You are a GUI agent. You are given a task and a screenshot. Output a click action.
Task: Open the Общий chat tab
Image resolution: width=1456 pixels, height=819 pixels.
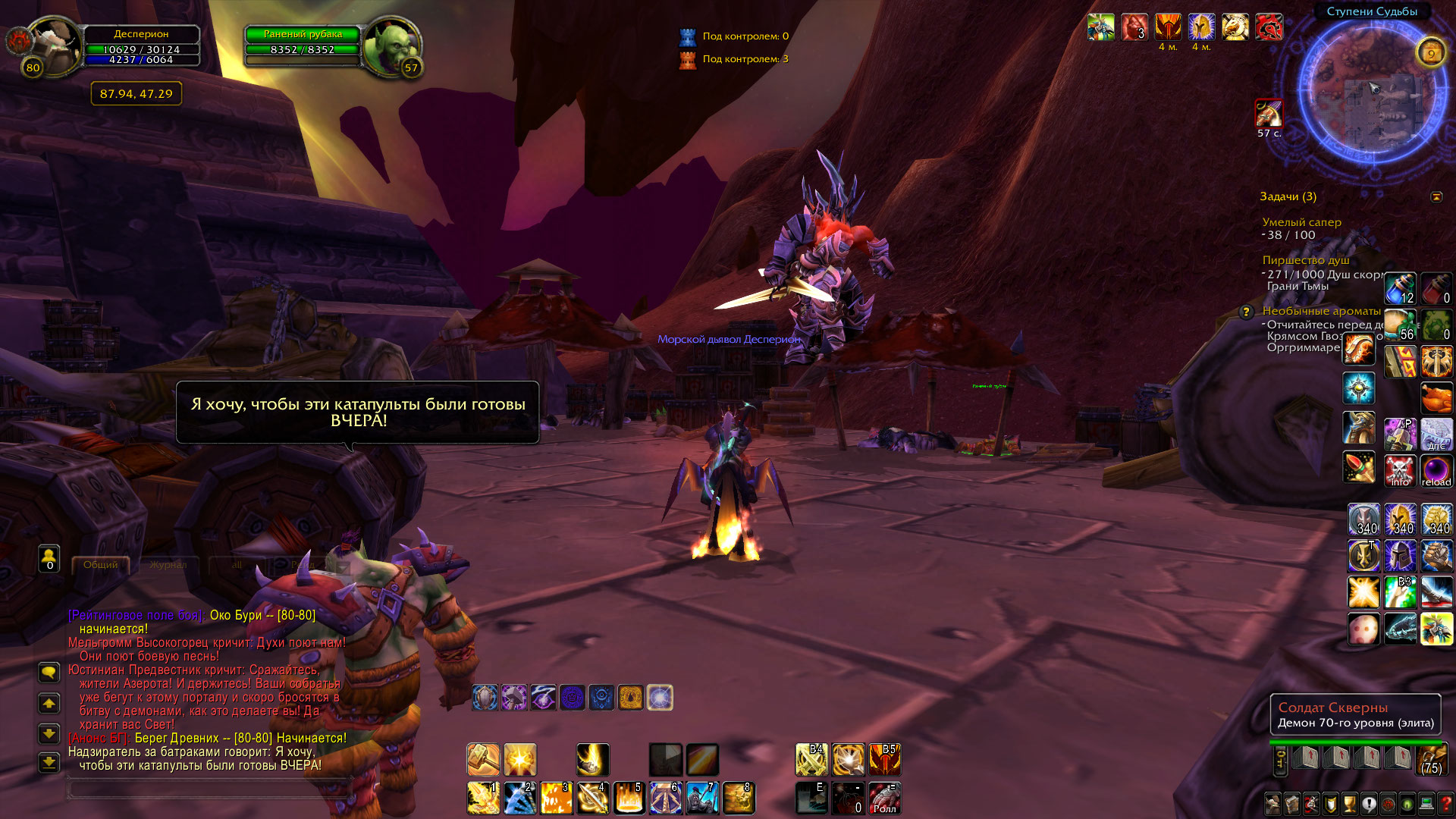click(x=100, y=565)
